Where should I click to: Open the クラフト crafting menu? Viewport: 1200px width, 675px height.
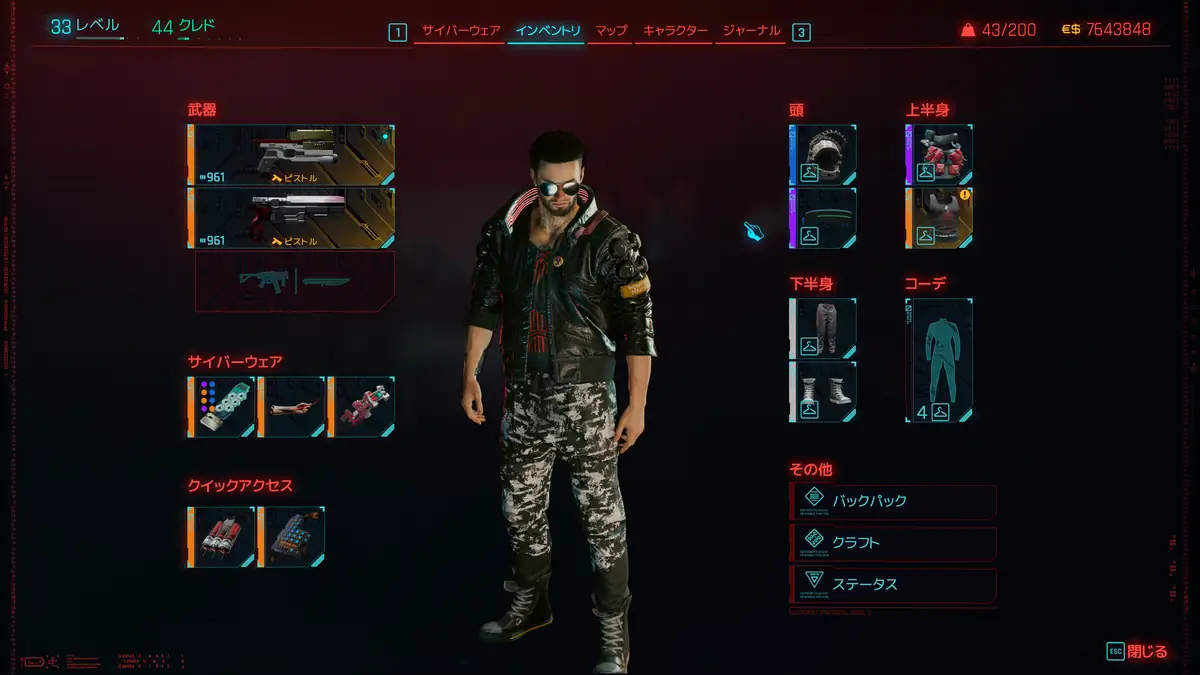[x=893, y=543]
